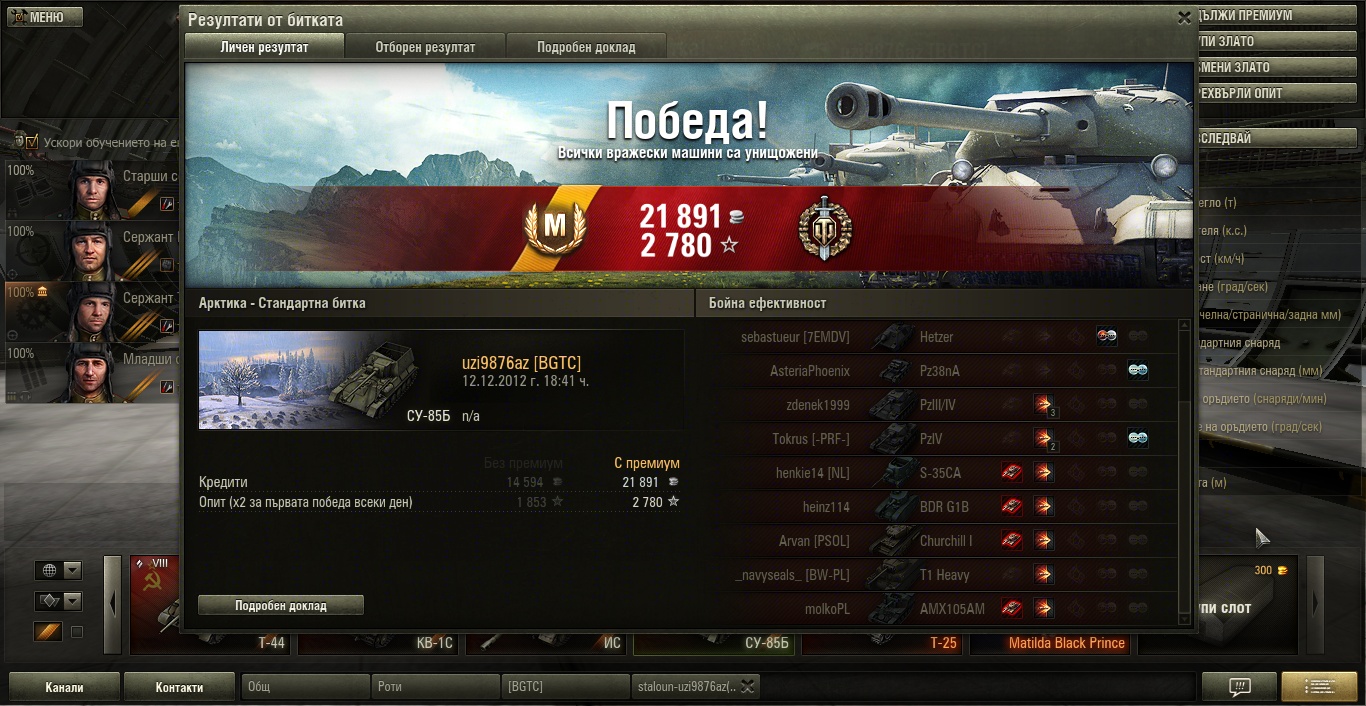1366x706 pixels.
Task: Show the Контакти list
Action: 180,687
